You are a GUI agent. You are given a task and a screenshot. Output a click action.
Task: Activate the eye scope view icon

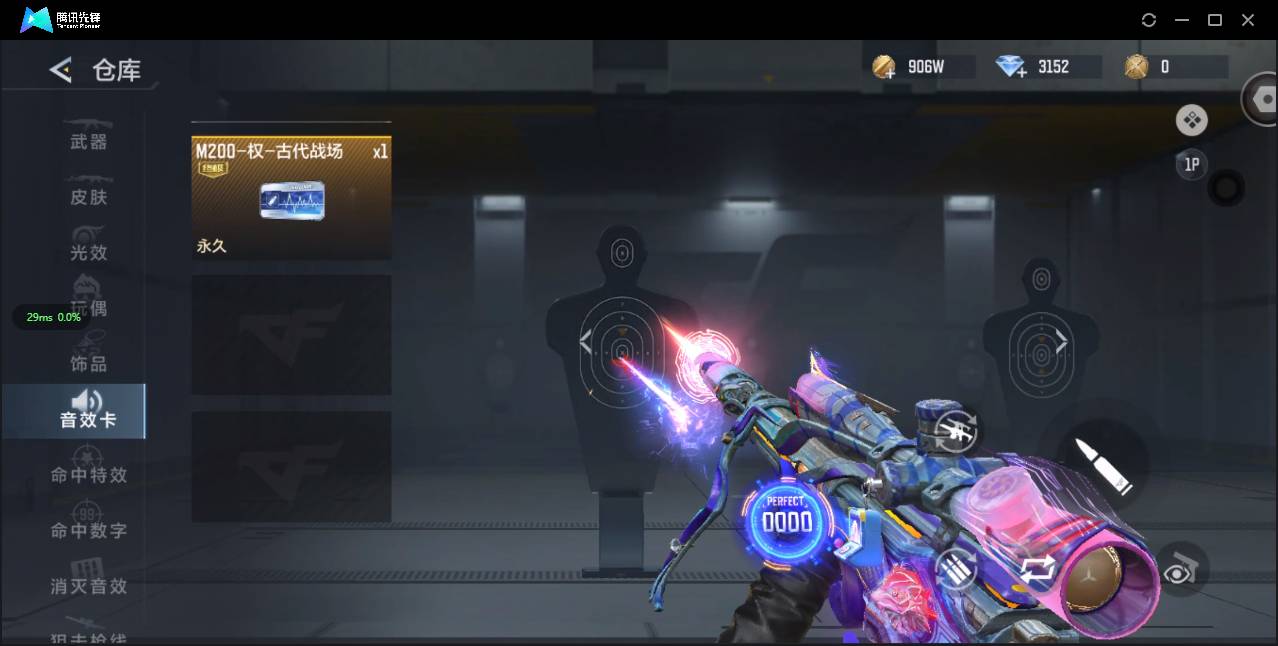pos(1180,570)
